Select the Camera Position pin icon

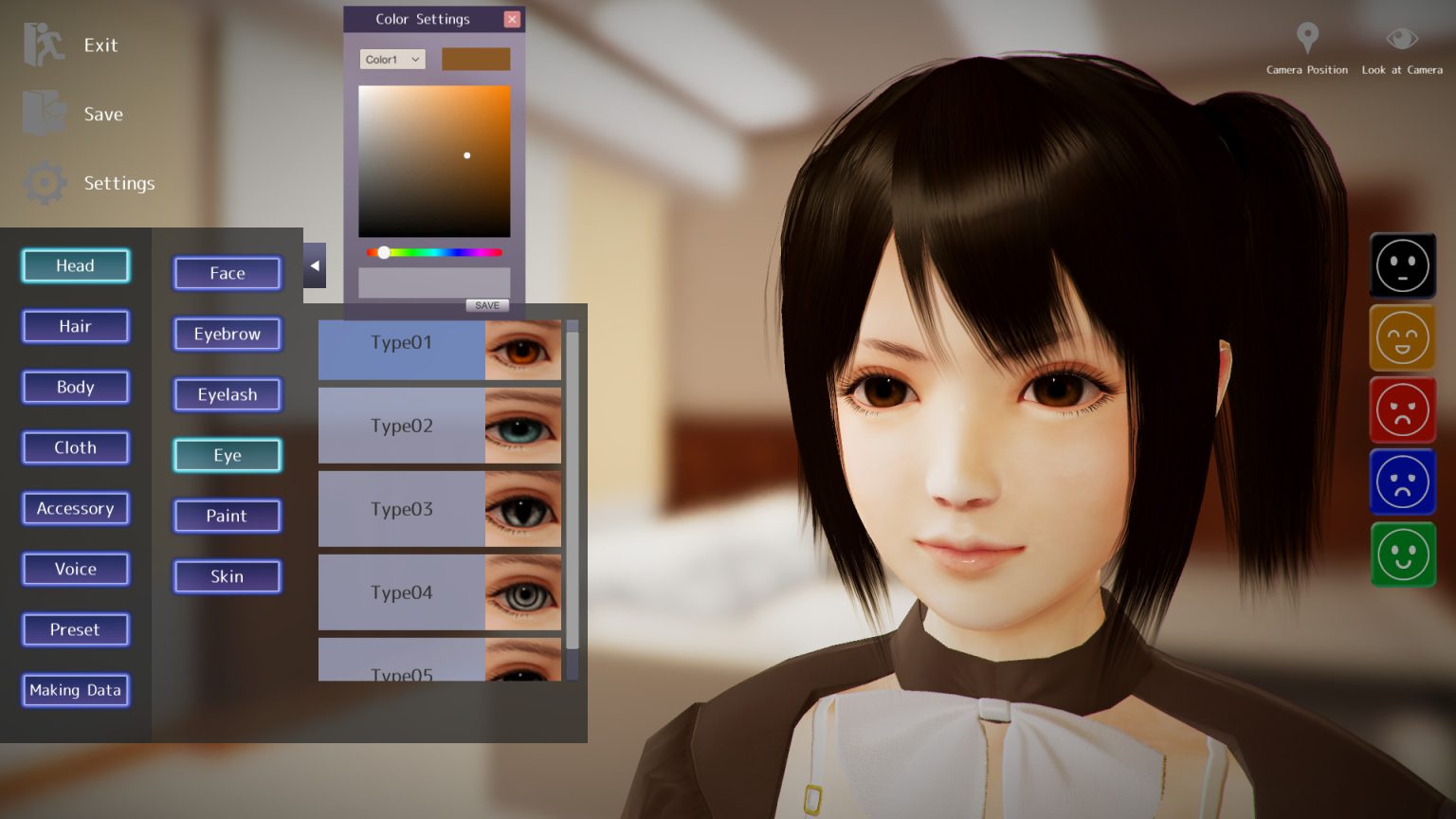pyautogui.click(x=1307, y=38)
